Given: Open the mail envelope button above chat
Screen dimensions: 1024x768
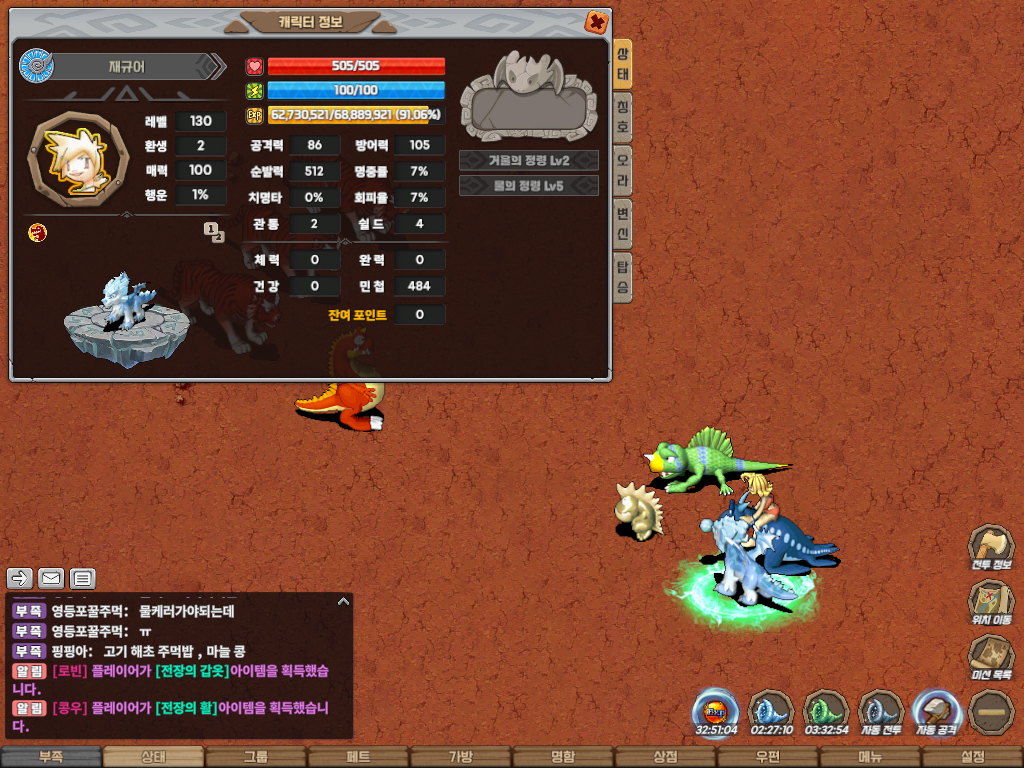Looking at the screenshot, I should coord(51,578).
